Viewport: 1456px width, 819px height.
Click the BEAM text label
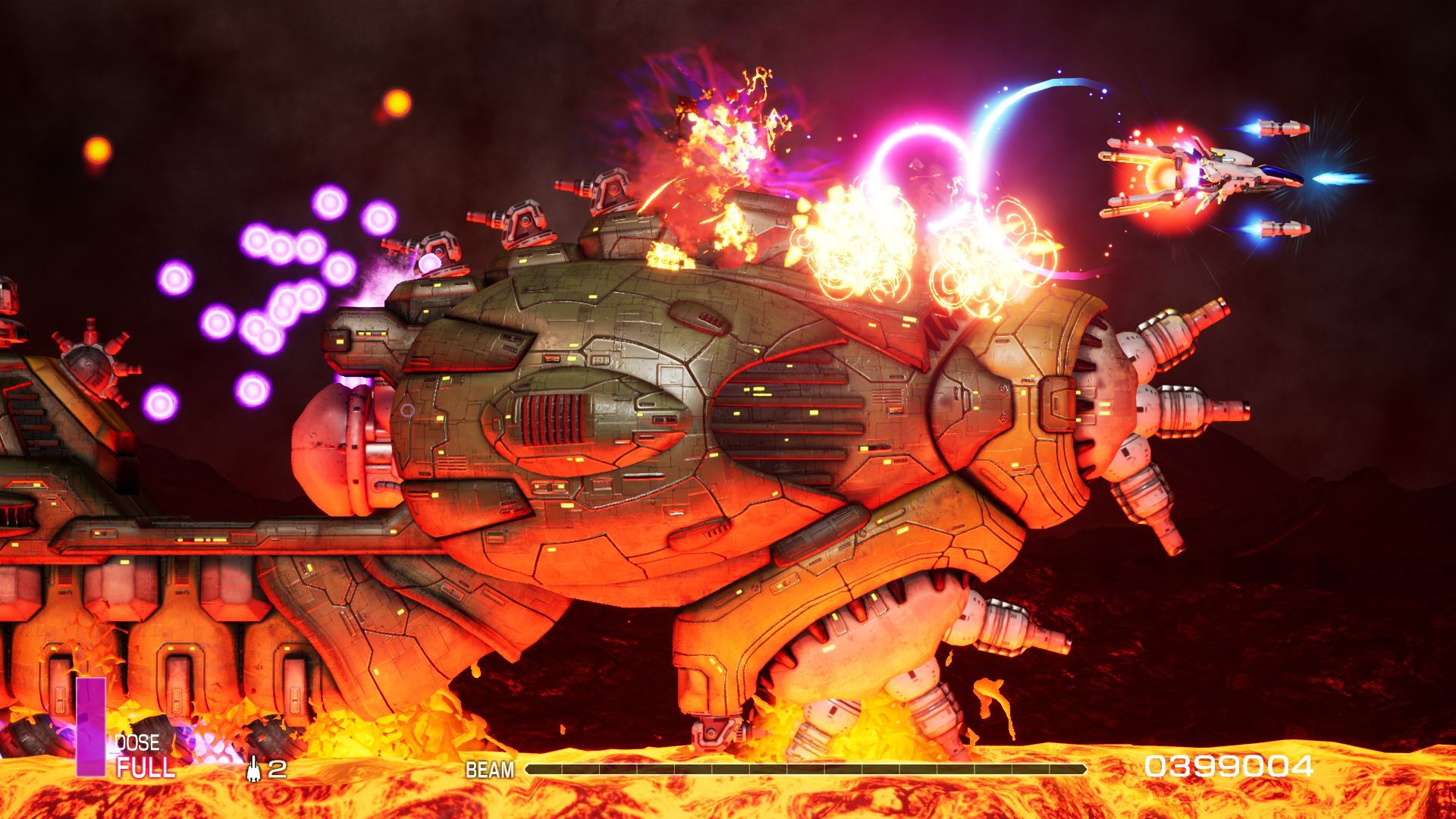click(x=488, y=768)
